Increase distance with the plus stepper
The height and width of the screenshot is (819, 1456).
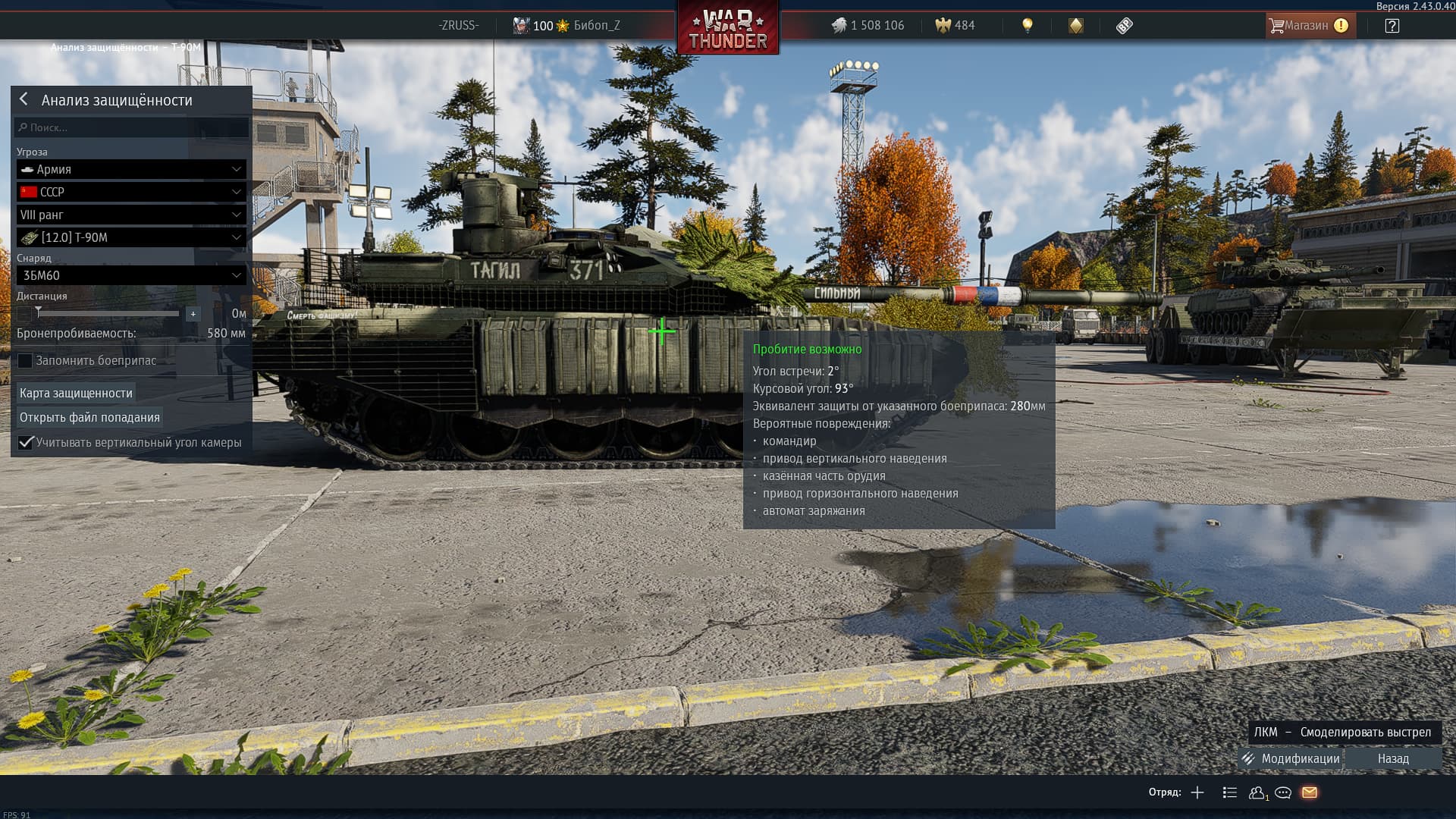(x=193, y=313)
